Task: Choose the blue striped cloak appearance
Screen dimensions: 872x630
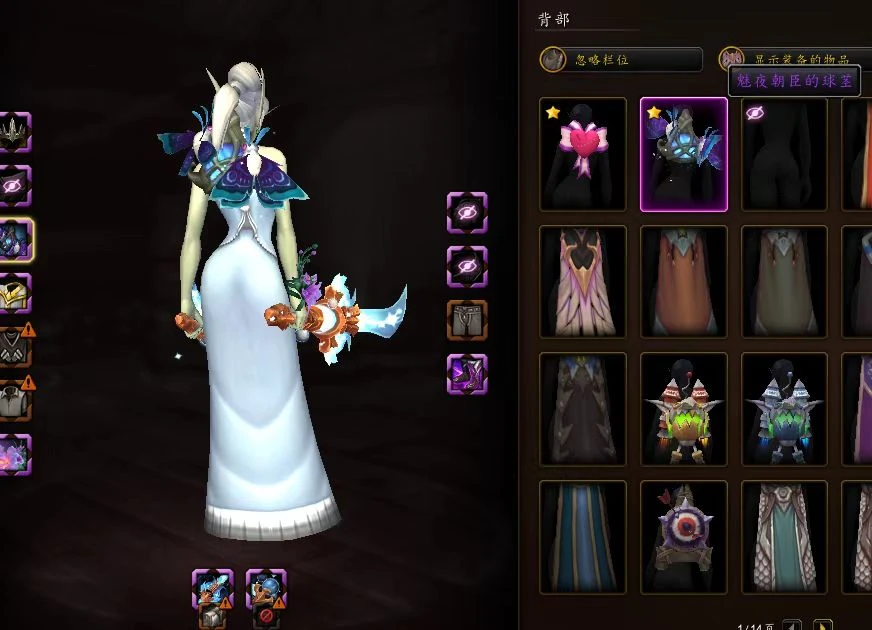Action: [x=583, y=537]
